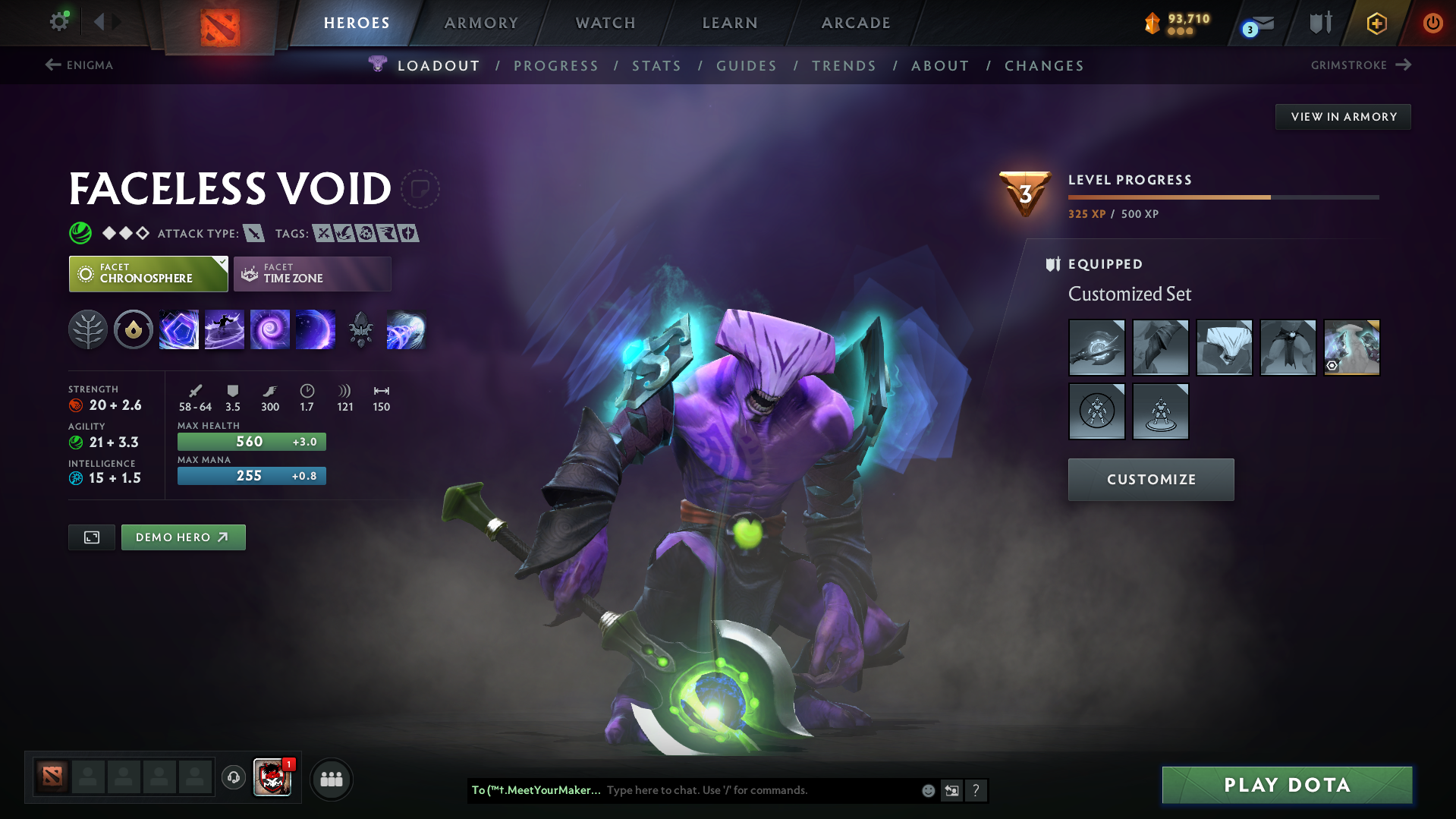Go to the Arcade tab
The height and width of the screenshot is (819, 1456).
[x=856, y=23]
